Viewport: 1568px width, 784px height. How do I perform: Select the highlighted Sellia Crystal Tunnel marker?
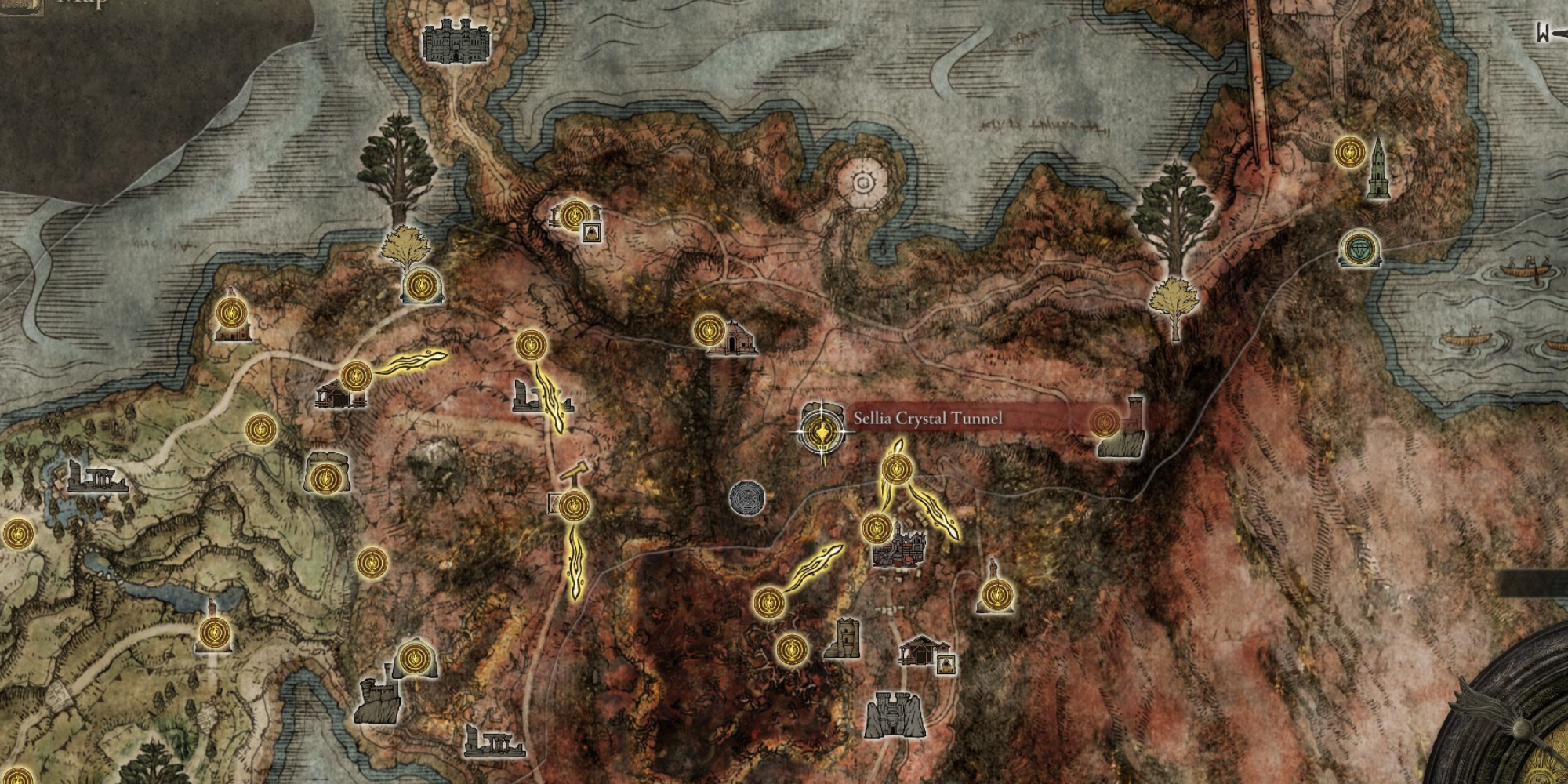point(822,430)
